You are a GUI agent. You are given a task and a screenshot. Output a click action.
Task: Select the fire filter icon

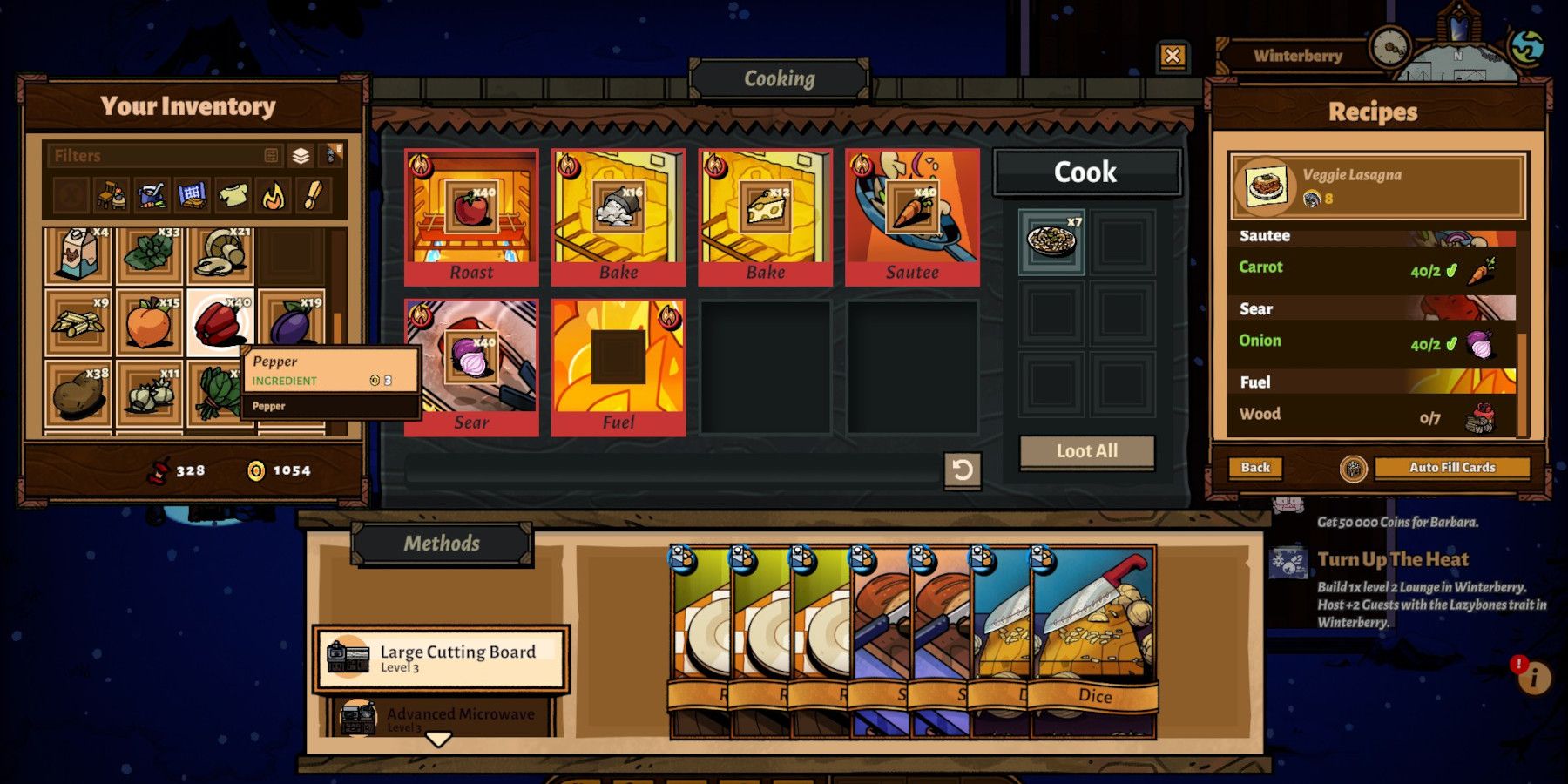tap(273, 196)
